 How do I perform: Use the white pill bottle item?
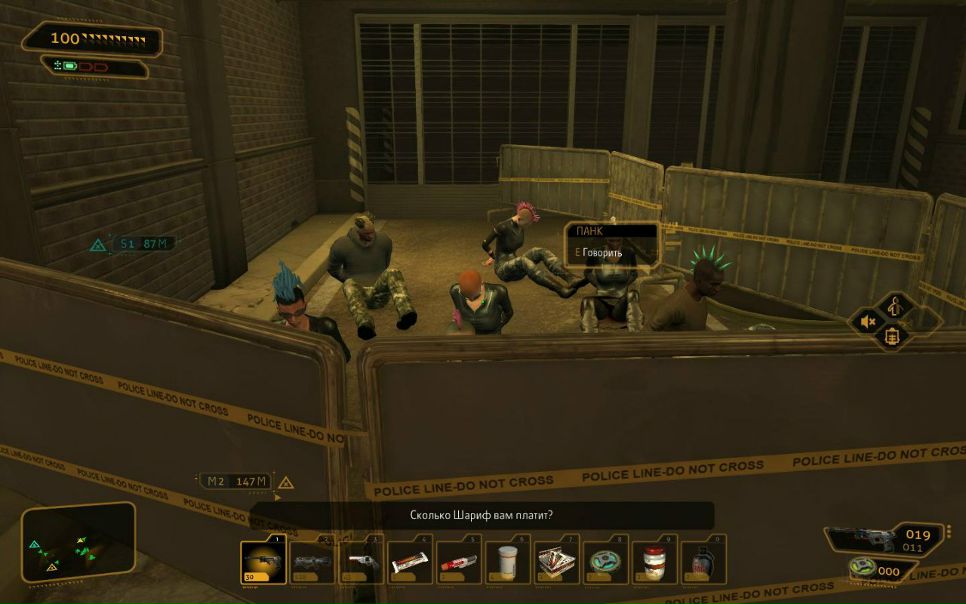pos(508,561)
